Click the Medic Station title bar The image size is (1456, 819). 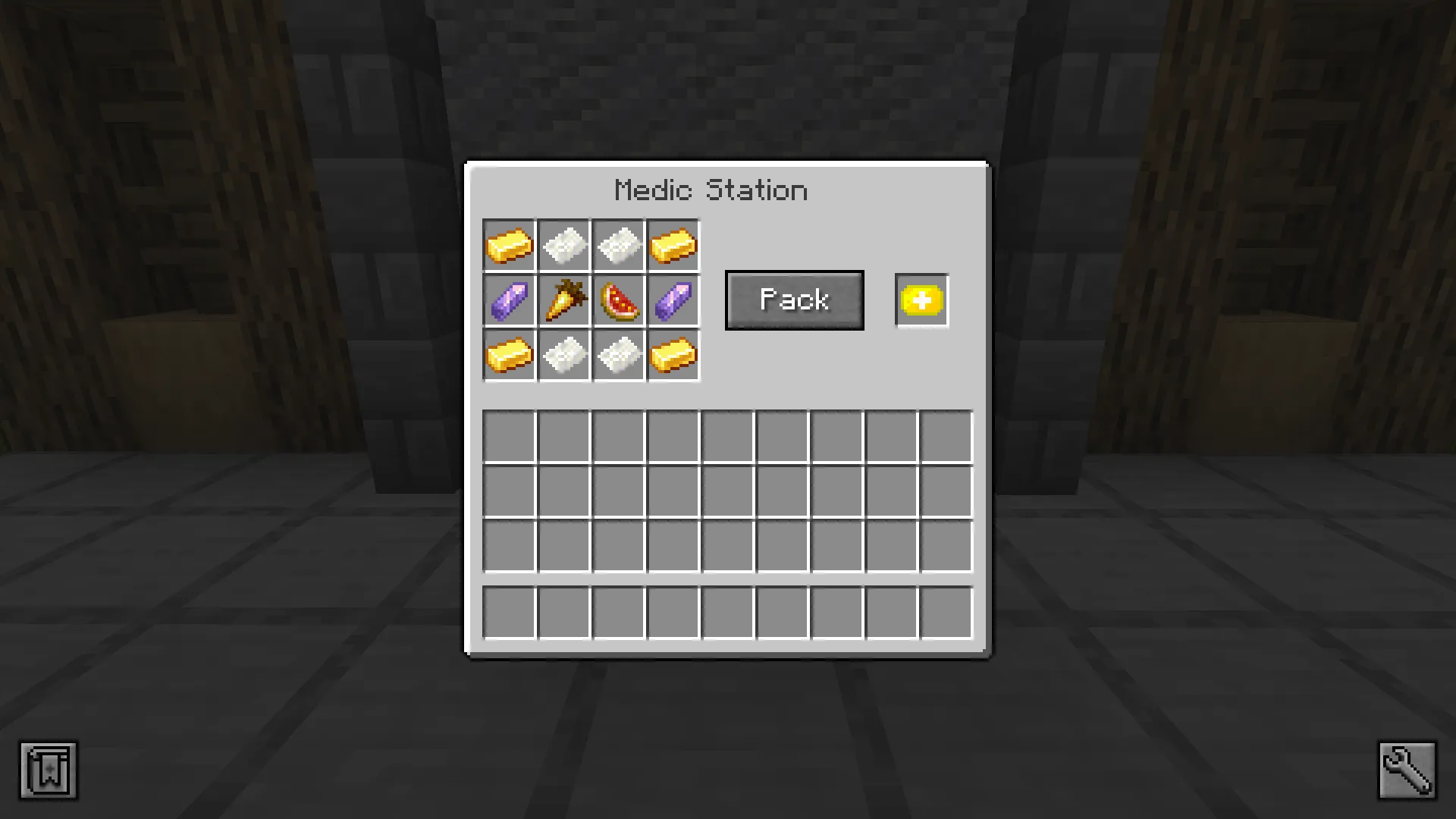click(711, 190)
